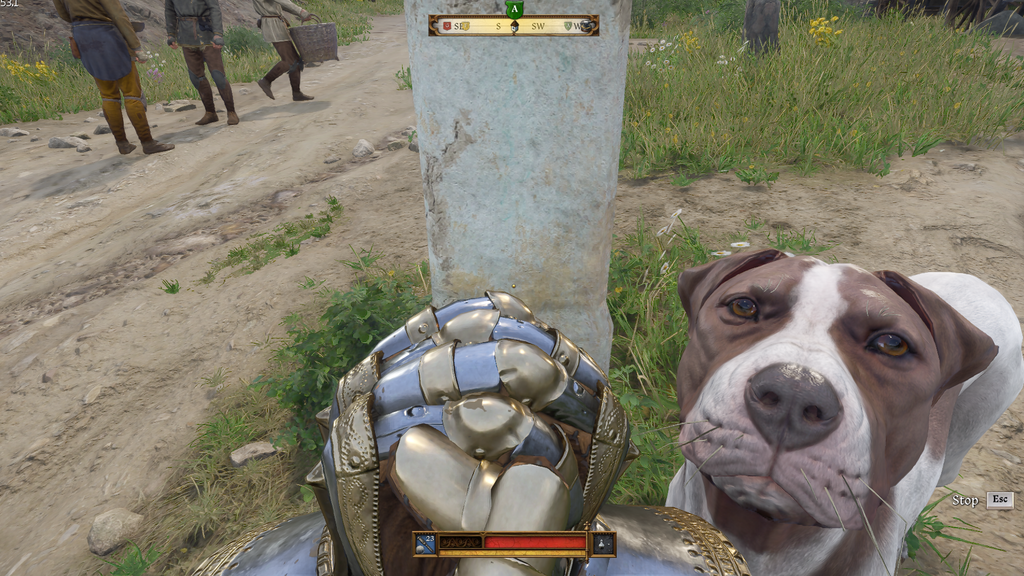Select the pale green shield compass marker
The height and width of the screenshot is (576, 1024).
pos(568,26)
